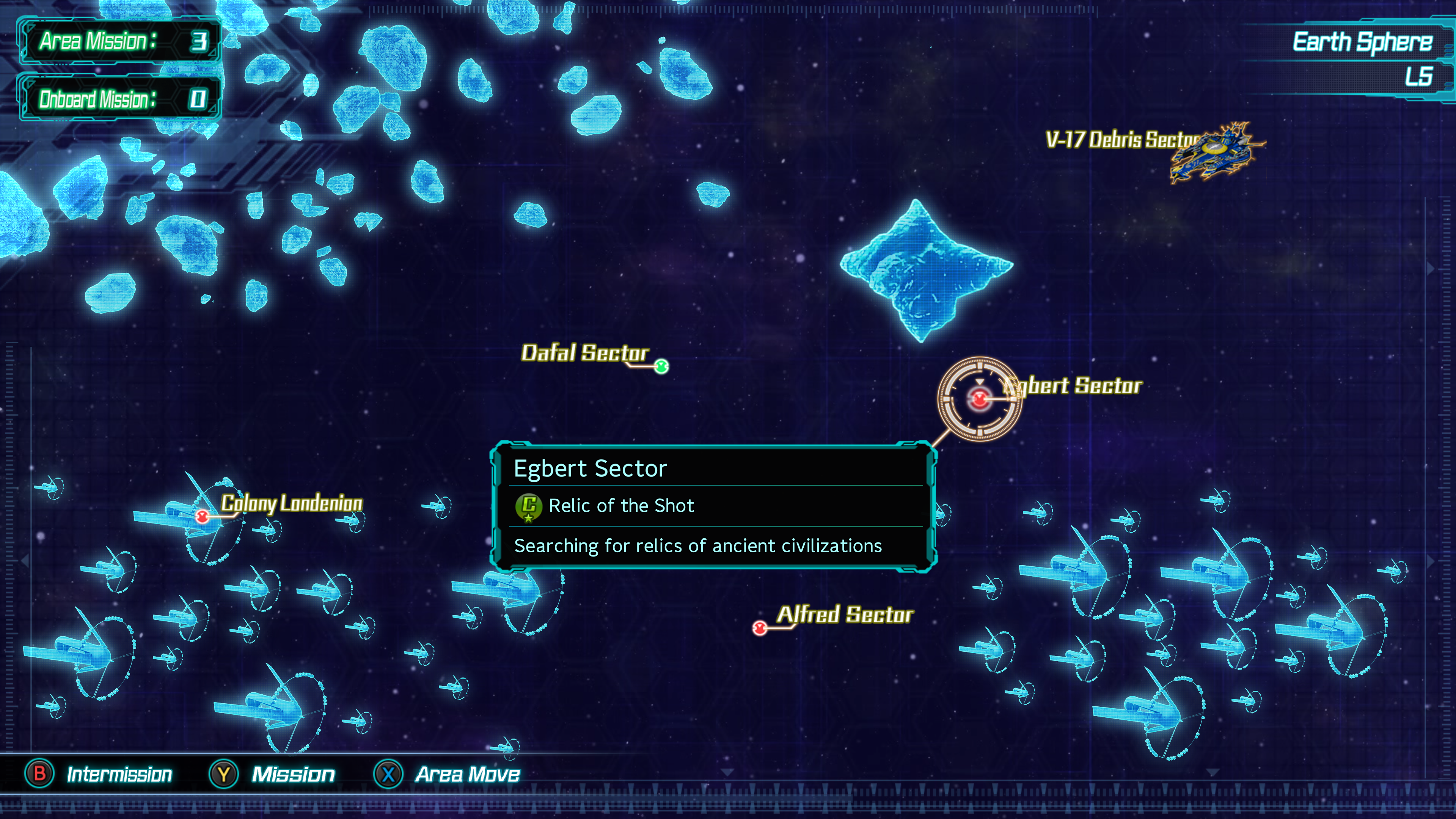The image size is (1456, 819).
Task: Choose the Egbert Sector red mission marker
Action: [x=980, y=399]
